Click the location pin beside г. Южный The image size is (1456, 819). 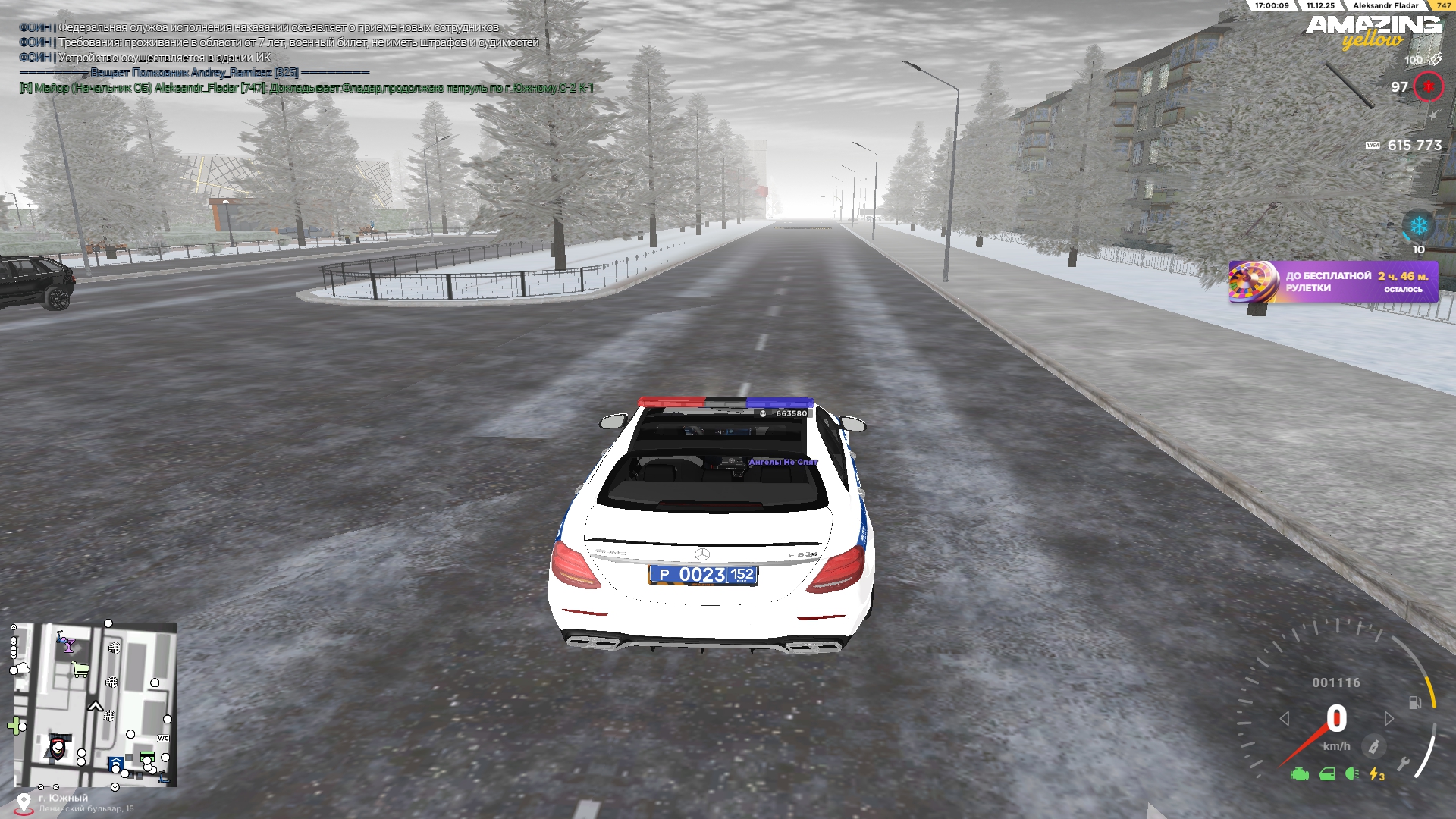click(x=24, y=803)
